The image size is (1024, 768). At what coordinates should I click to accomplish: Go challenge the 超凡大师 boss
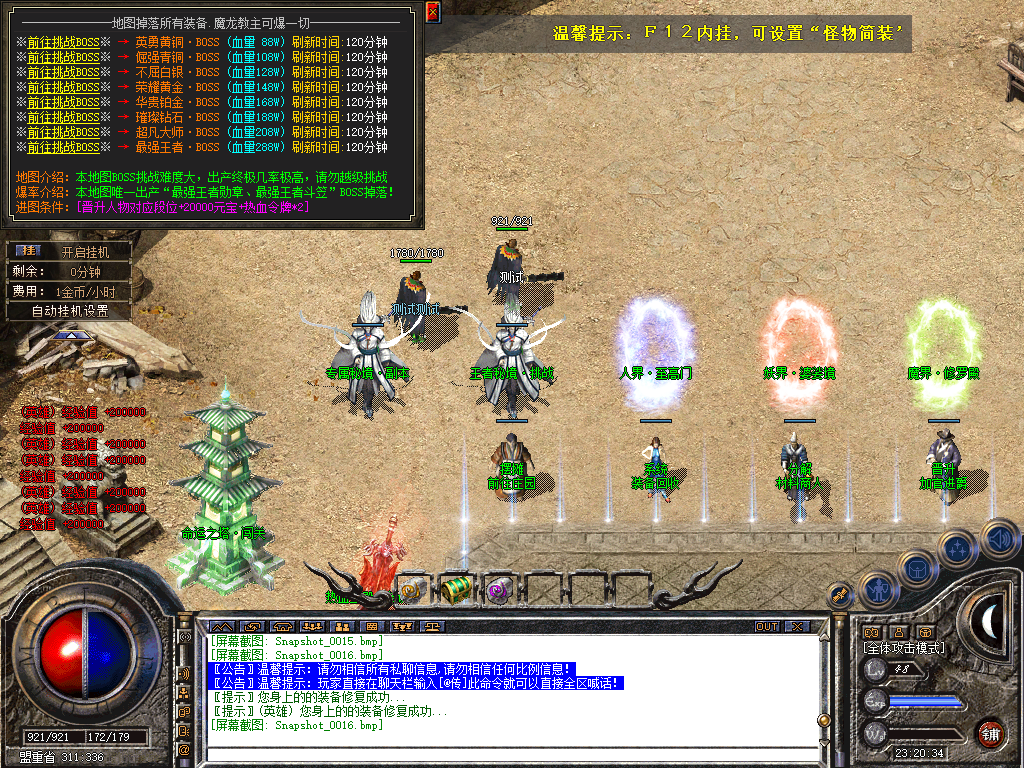[63, 133]
